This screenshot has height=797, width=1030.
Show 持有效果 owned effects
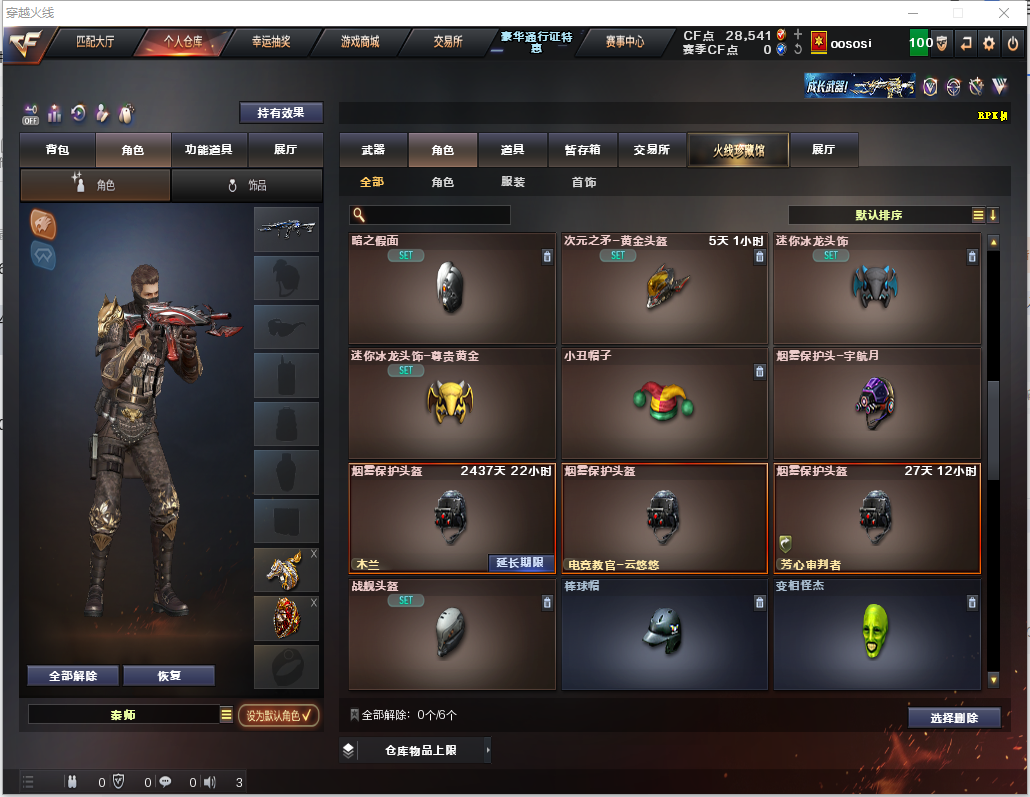pos(281,113)
